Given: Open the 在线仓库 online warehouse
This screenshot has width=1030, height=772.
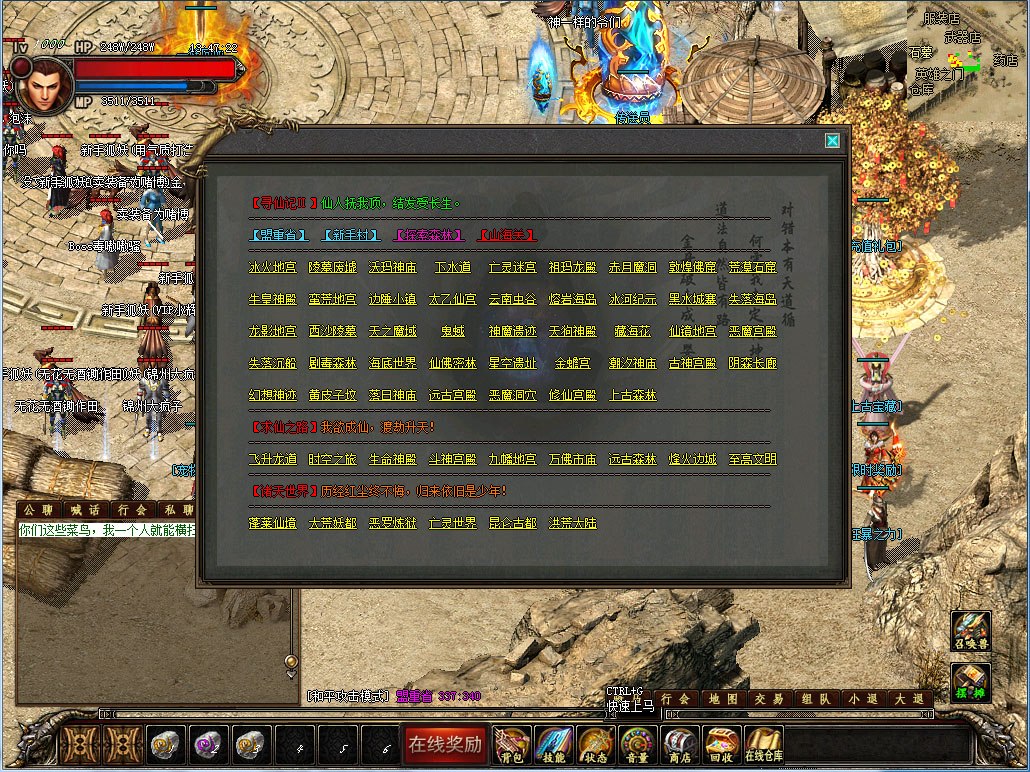Looking at the screenshot, I should pos(764,744).
